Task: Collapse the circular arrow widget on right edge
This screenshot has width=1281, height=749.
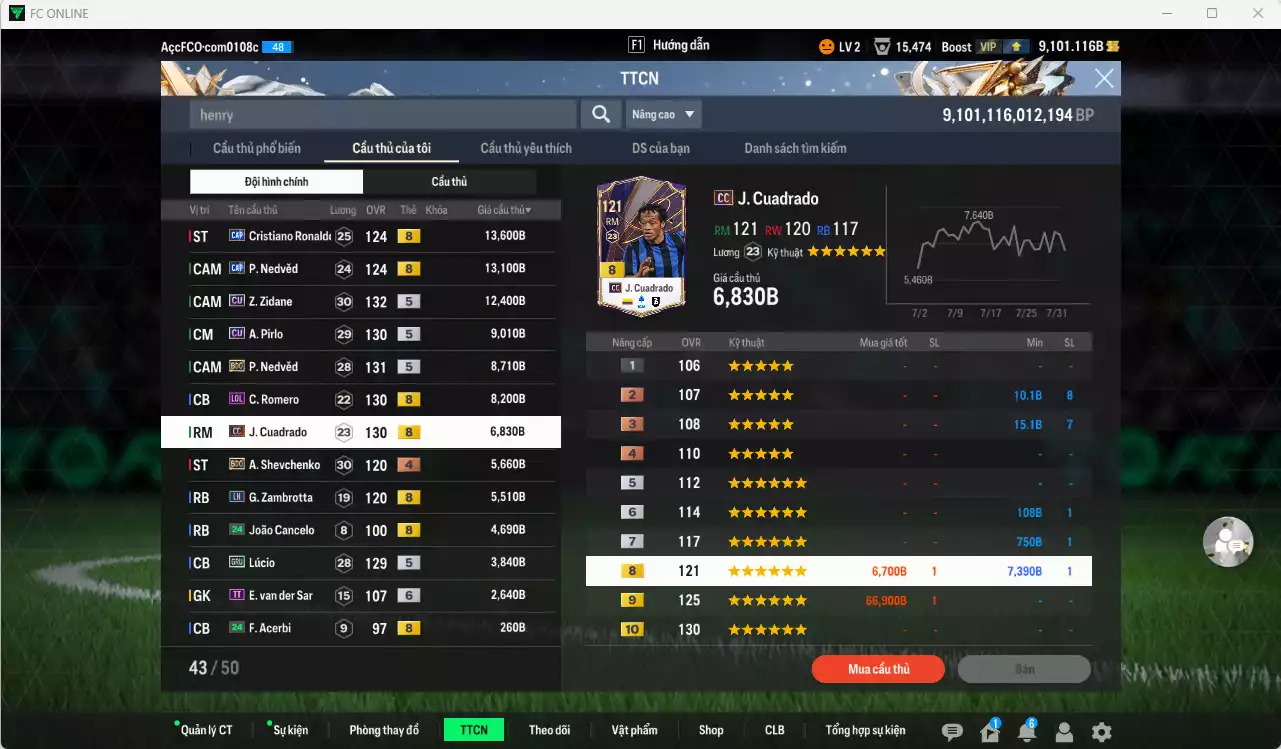Action: 1228,541
